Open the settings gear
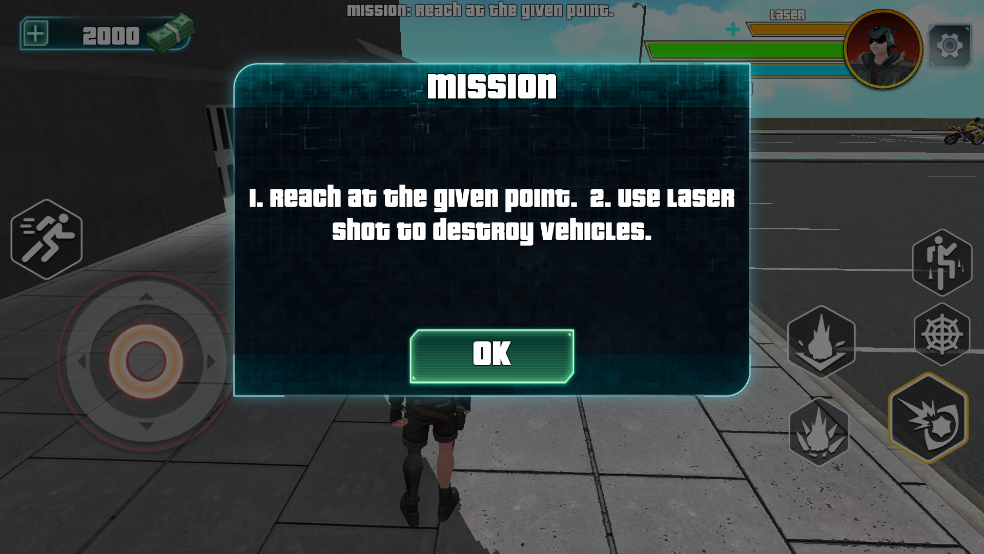 949,44
